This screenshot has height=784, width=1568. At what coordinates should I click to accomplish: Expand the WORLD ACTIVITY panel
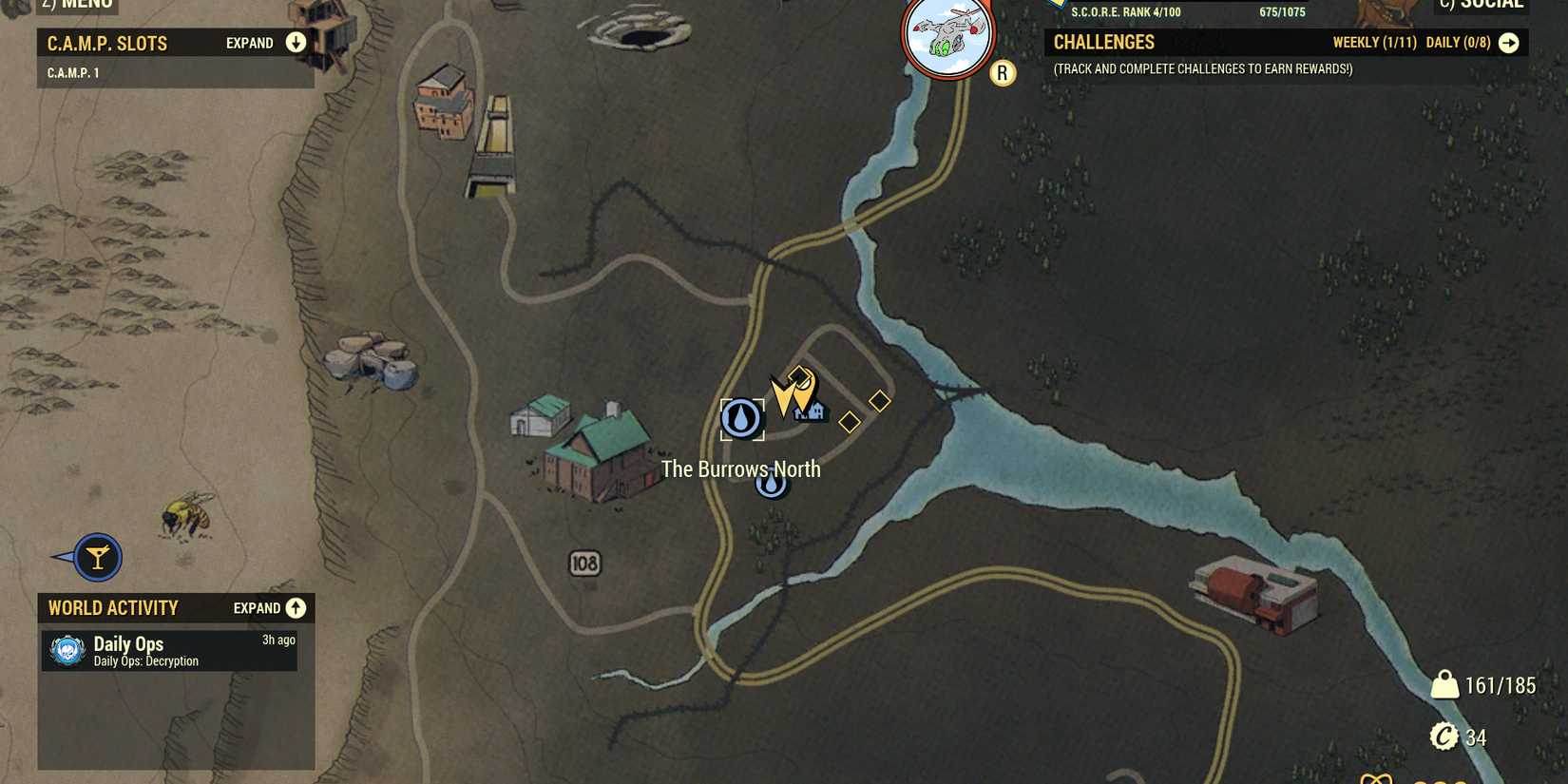[x=296, y=607]
